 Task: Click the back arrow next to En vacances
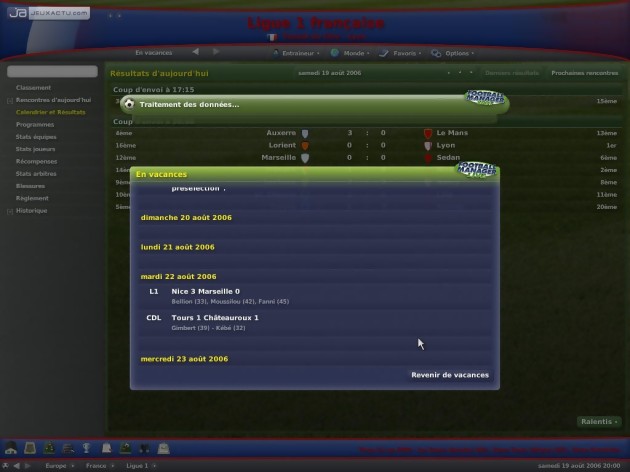click(x=196, y=52)
